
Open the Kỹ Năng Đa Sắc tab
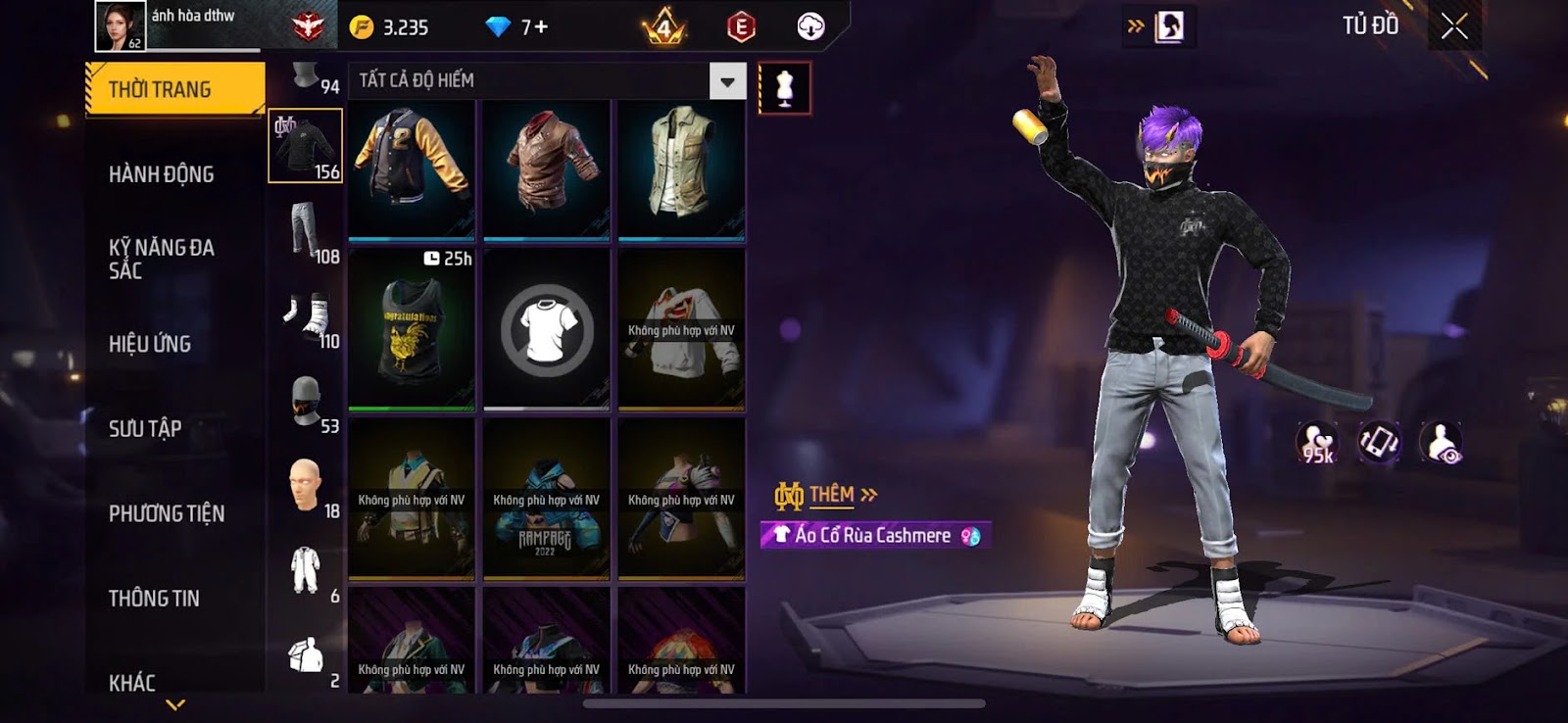pyautogui.click(x=162, y=259)
